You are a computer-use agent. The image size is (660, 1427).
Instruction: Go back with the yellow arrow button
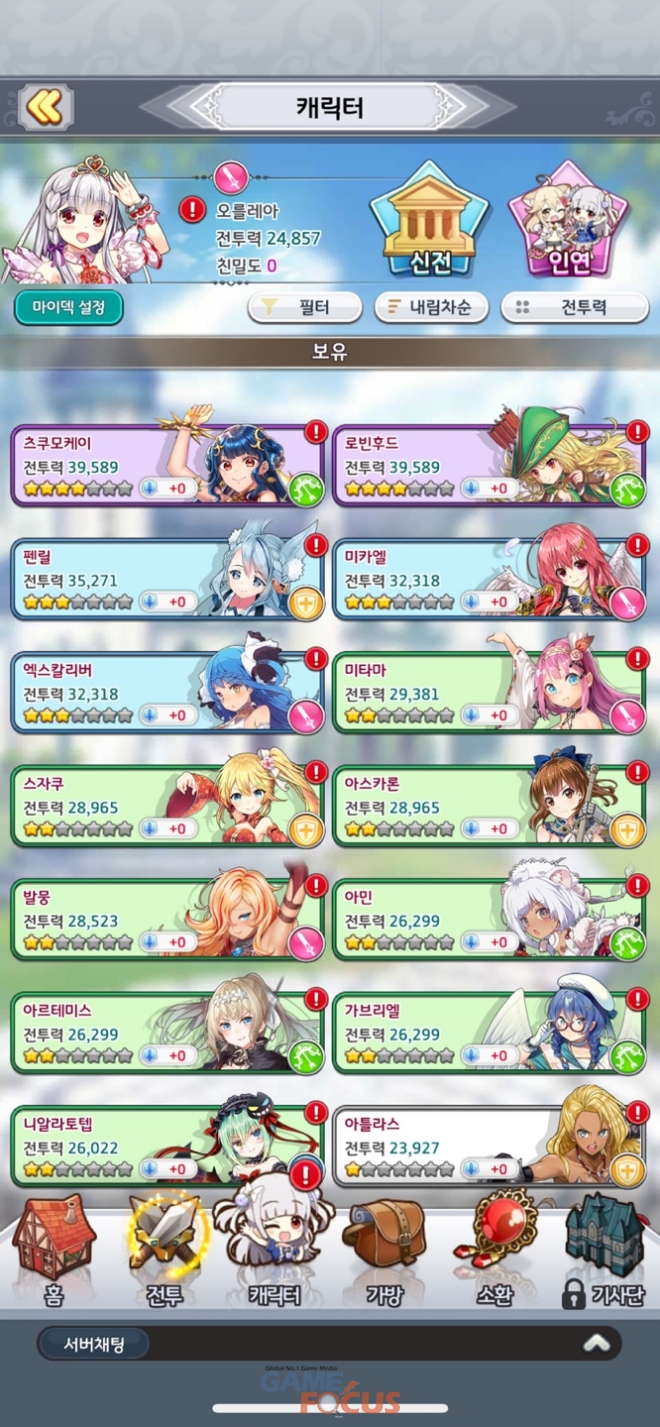[x=45, y=107]
